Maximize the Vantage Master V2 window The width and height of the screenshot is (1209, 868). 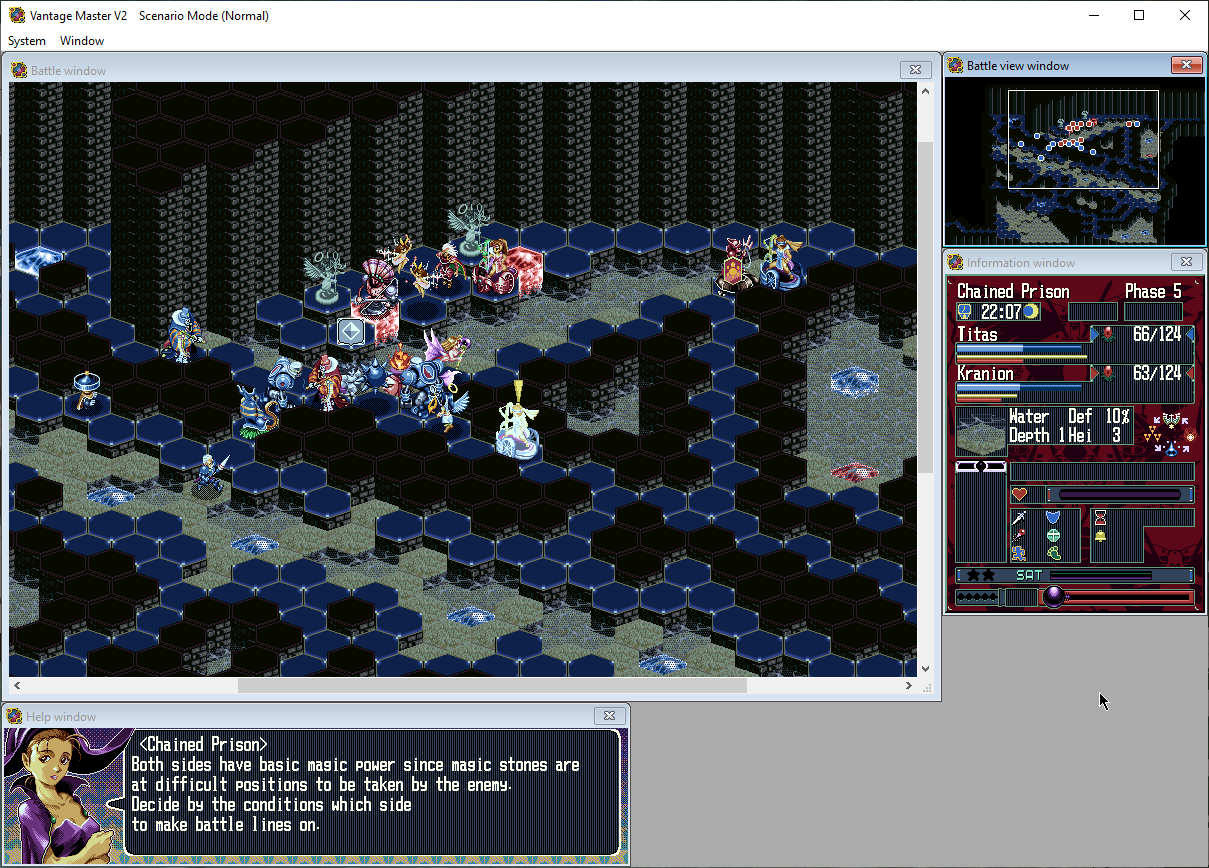1139,15
